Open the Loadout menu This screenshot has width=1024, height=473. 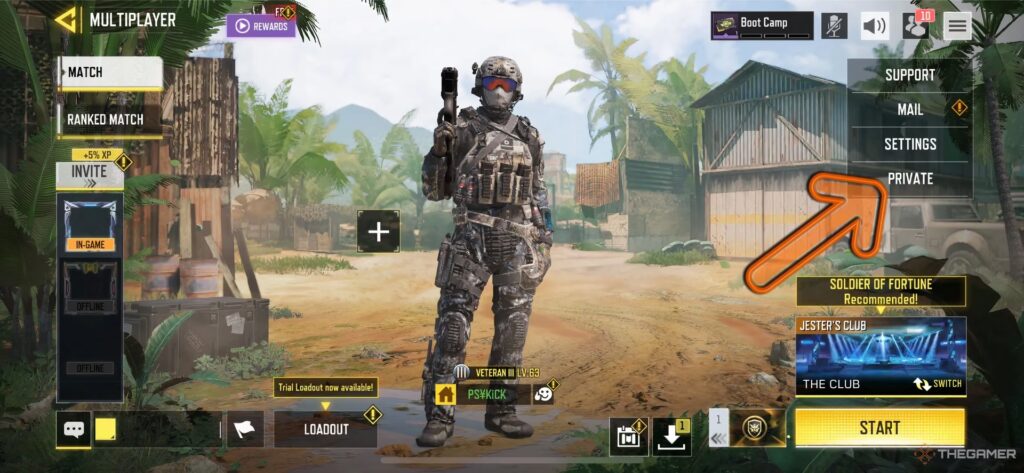pos(326,429)
